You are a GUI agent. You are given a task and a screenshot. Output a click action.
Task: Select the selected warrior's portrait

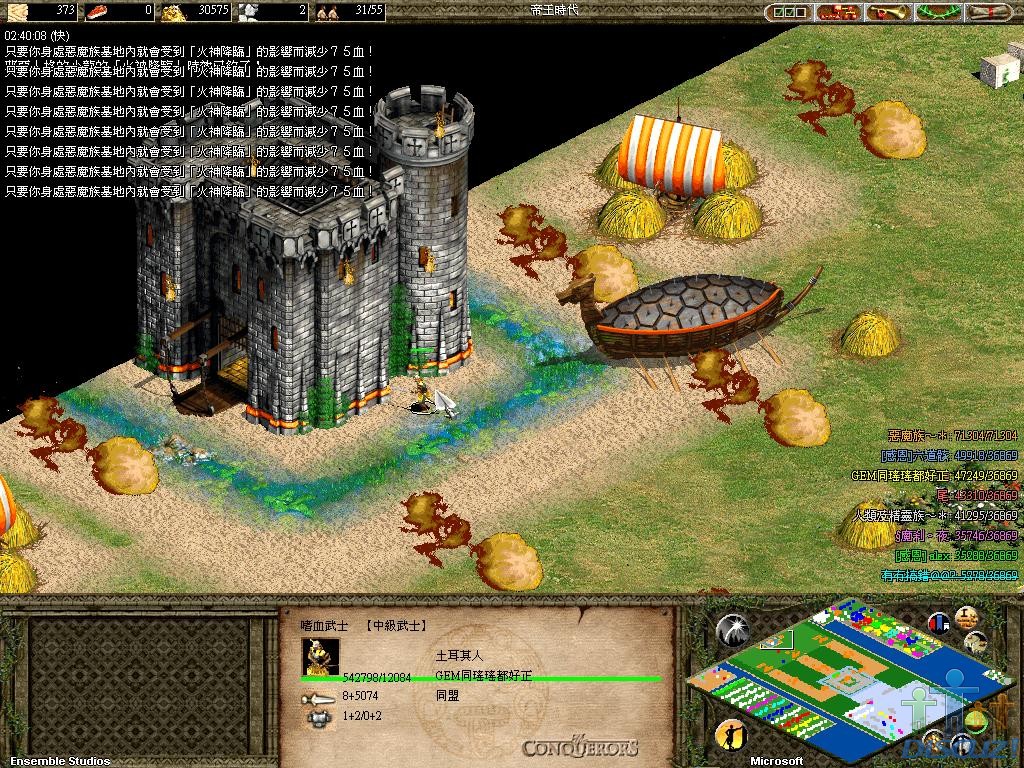click(320, 656)
